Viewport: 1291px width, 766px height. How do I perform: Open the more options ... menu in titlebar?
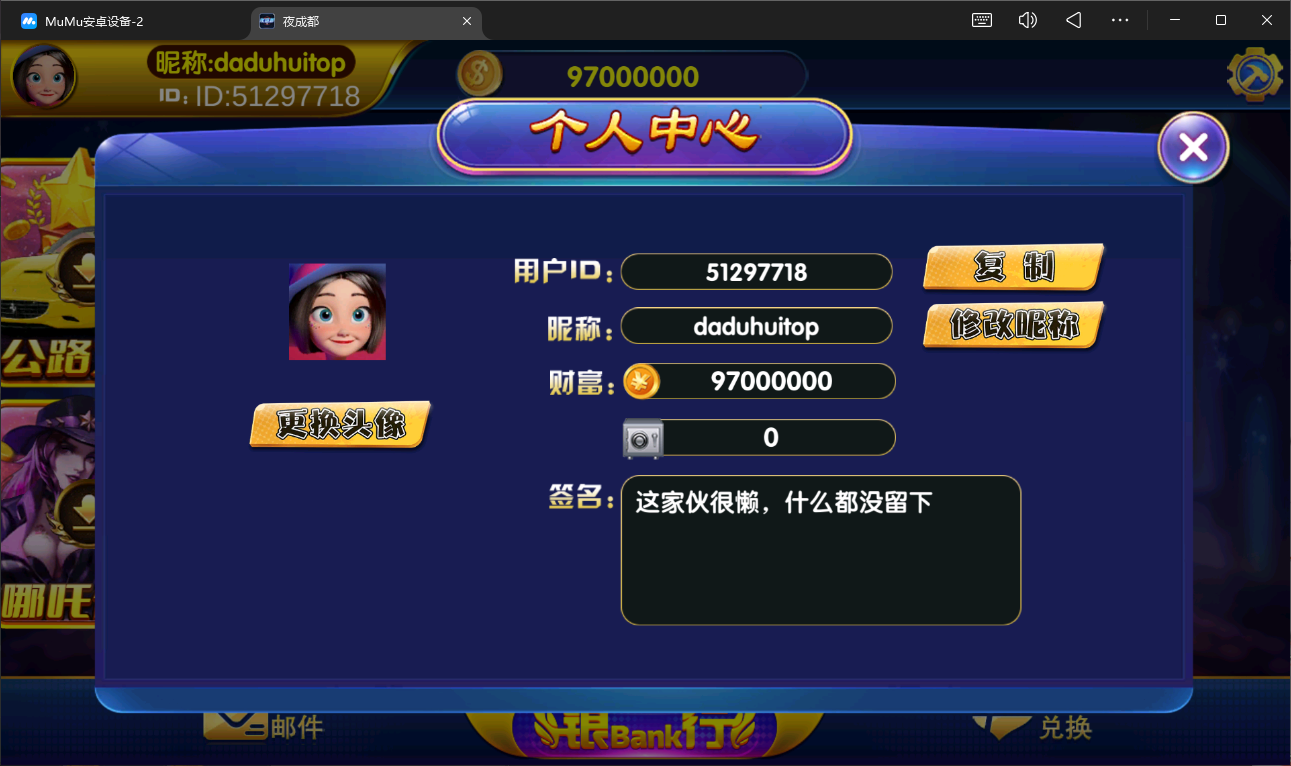click(x=1119, y=19)
